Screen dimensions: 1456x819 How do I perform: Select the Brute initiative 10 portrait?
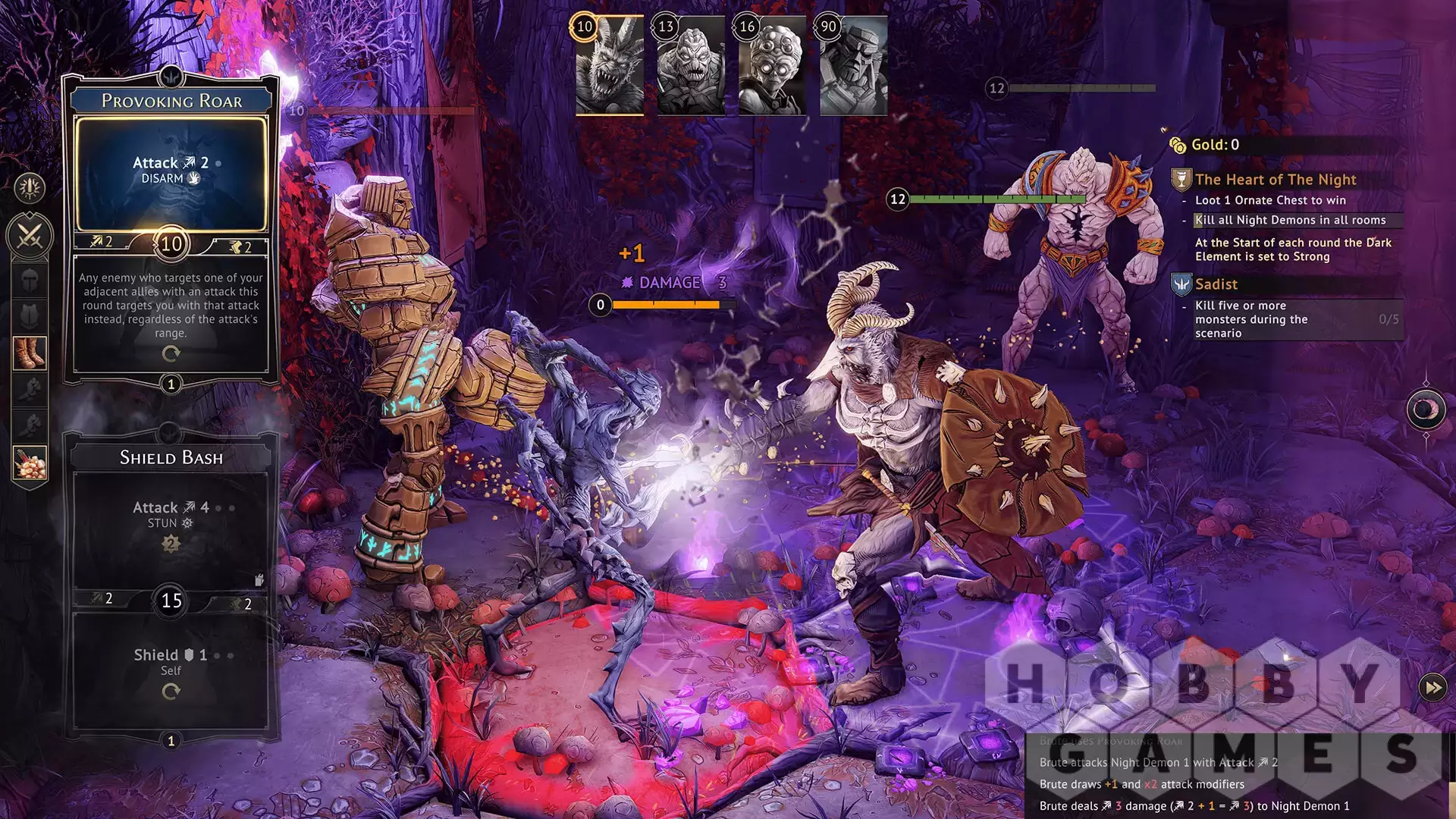(x=610, y=67)
